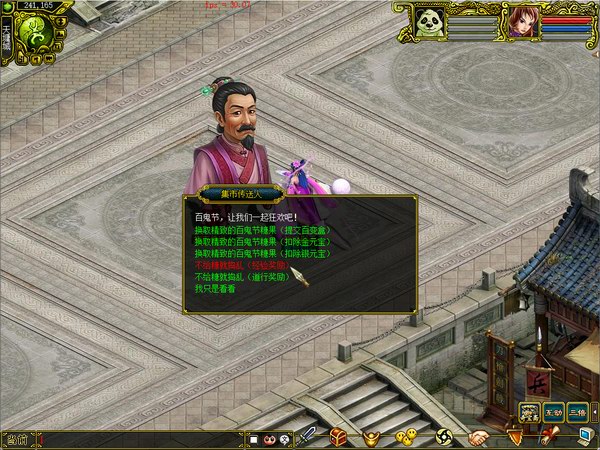Choose 换取精致的百鬼节糖果（提交百变盒）option
This screenshot has height=450, width=600.
point(261,230)
